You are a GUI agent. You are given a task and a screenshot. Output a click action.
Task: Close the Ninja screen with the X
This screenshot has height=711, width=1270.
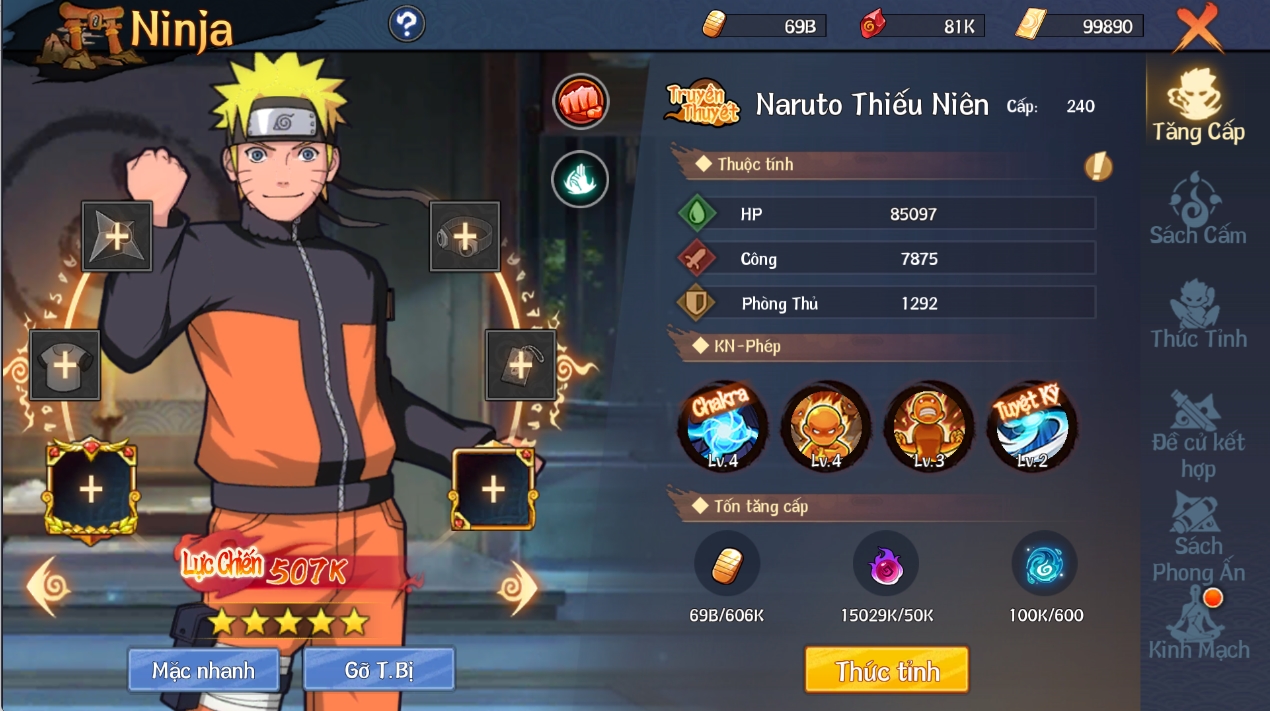[1198, 28]
